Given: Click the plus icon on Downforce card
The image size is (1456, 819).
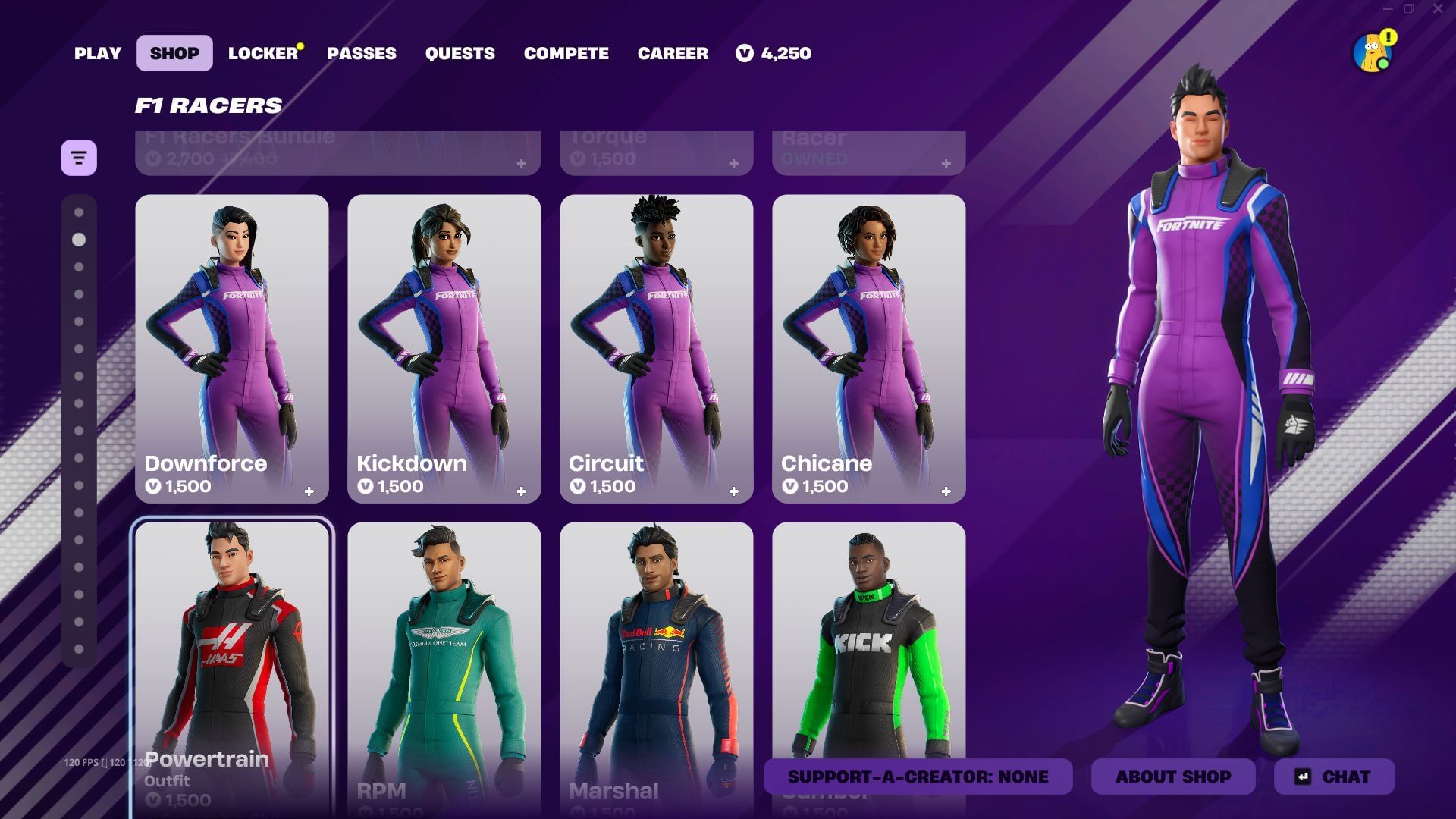Looking at the screenshot, I should coord(310,490).
